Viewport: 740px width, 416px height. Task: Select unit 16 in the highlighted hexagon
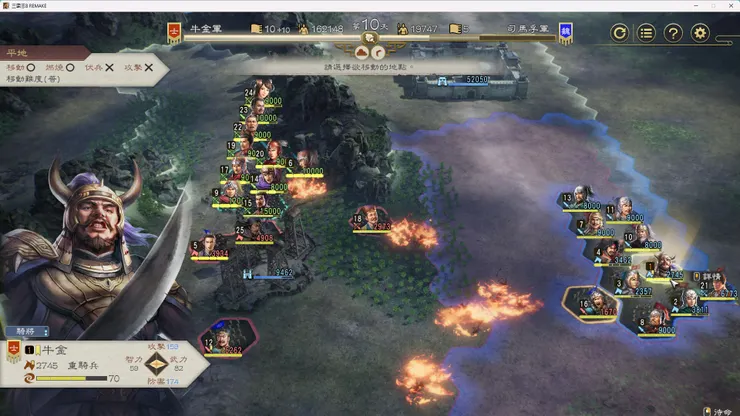pyautogui.click(x=590, y=300)
